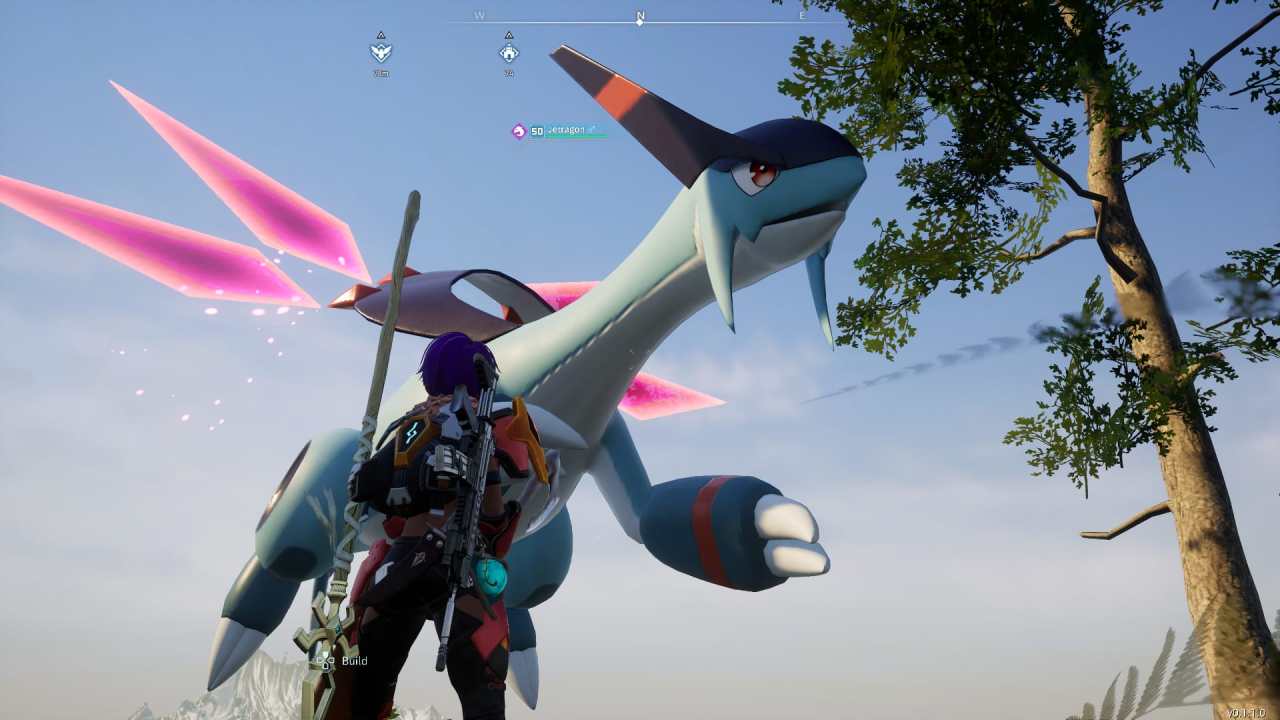Click the controller button icon beside Build
Screen dimensions: 1280x720
click(325, 661)
